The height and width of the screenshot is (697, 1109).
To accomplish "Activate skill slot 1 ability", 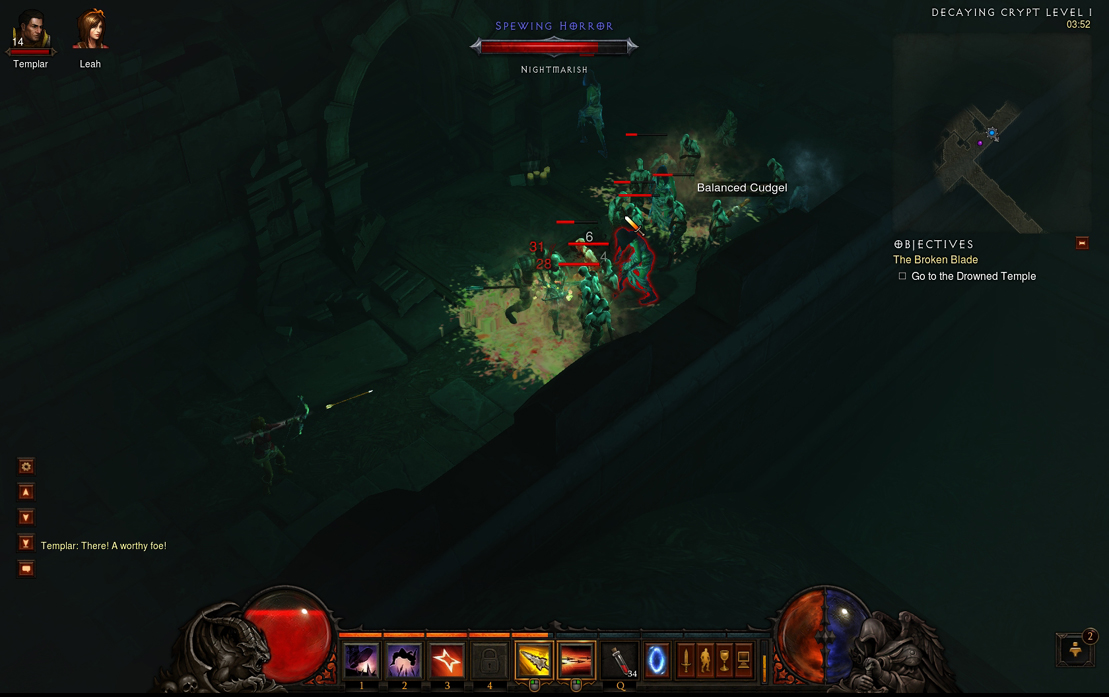I will pos(361,661).
